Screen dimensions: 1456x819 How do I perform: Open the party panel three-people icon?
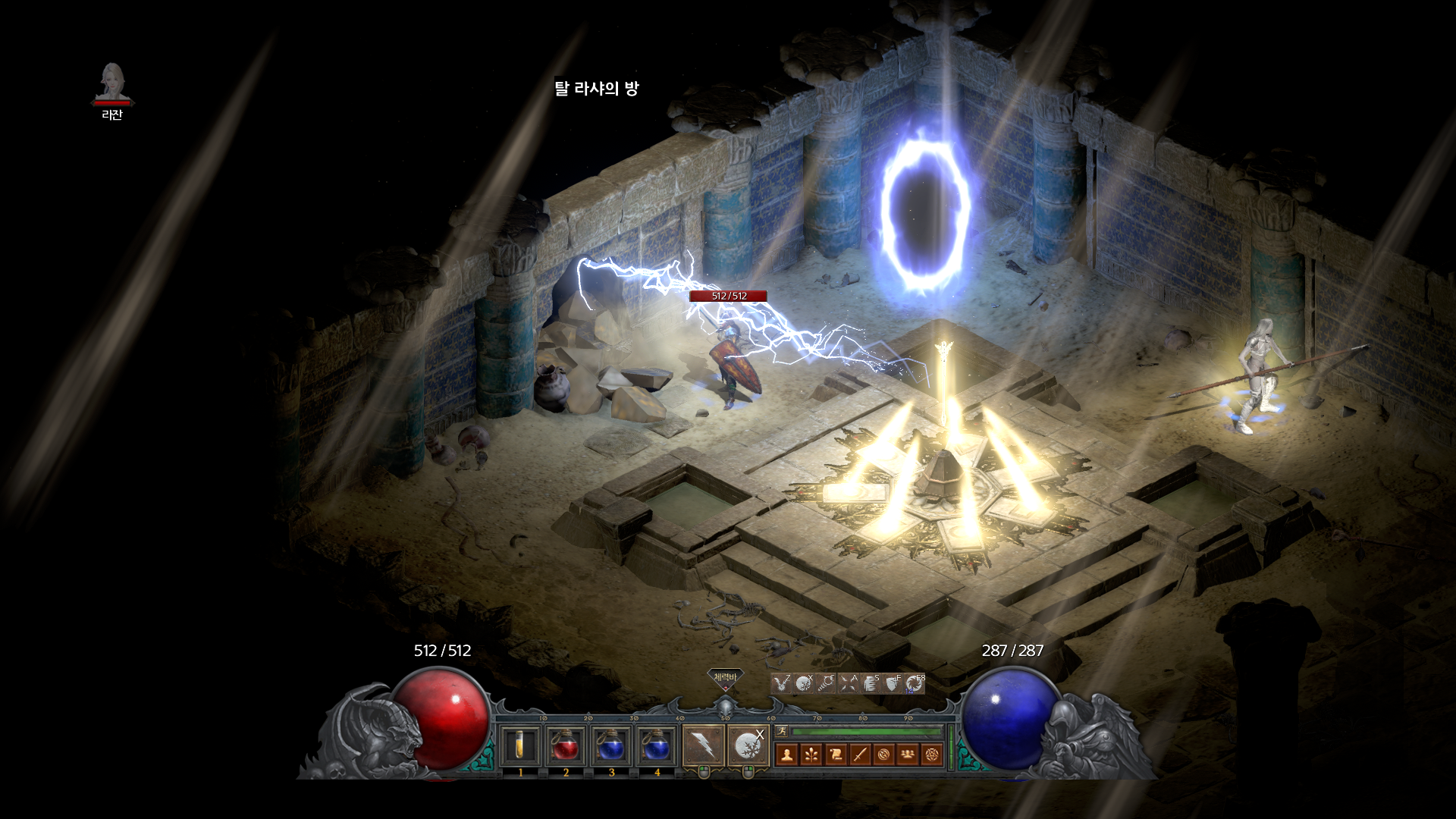click(x=908, y=755)
